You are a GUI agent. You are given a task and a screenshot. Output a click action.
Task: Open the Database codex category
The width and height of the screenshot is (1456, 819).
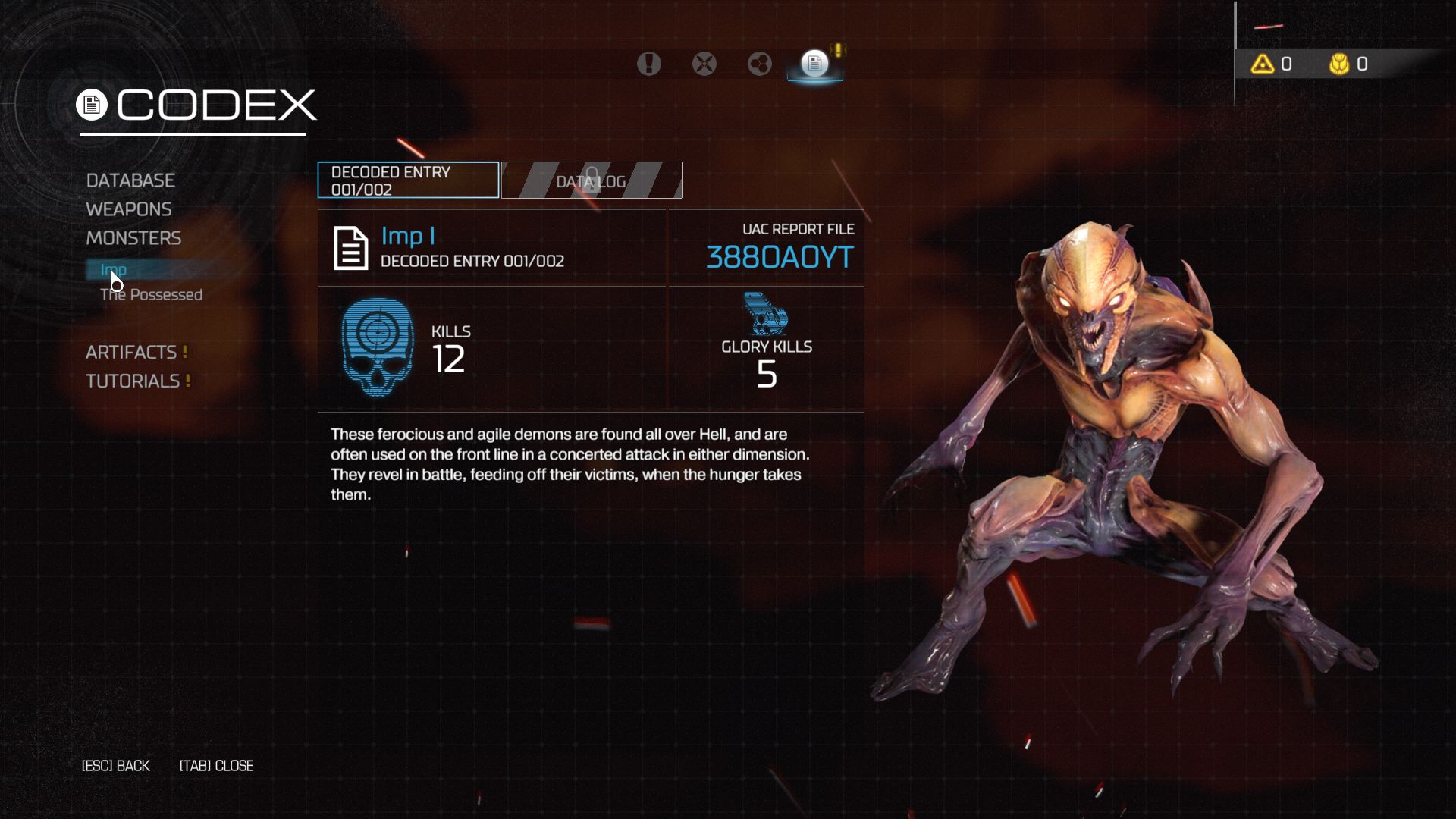tap(130, 180)
